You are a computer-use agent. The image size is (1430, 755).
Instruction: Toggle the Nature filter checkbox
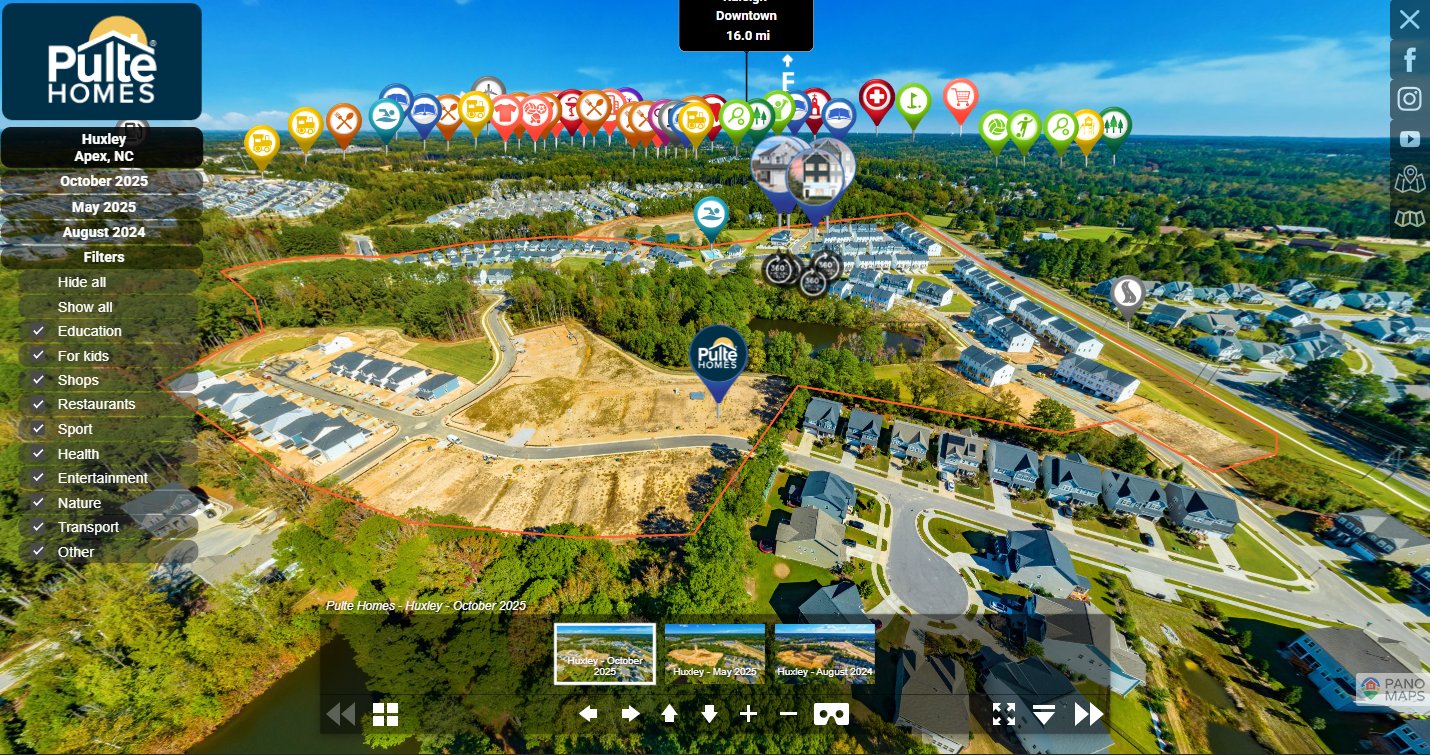coord(39,503)
